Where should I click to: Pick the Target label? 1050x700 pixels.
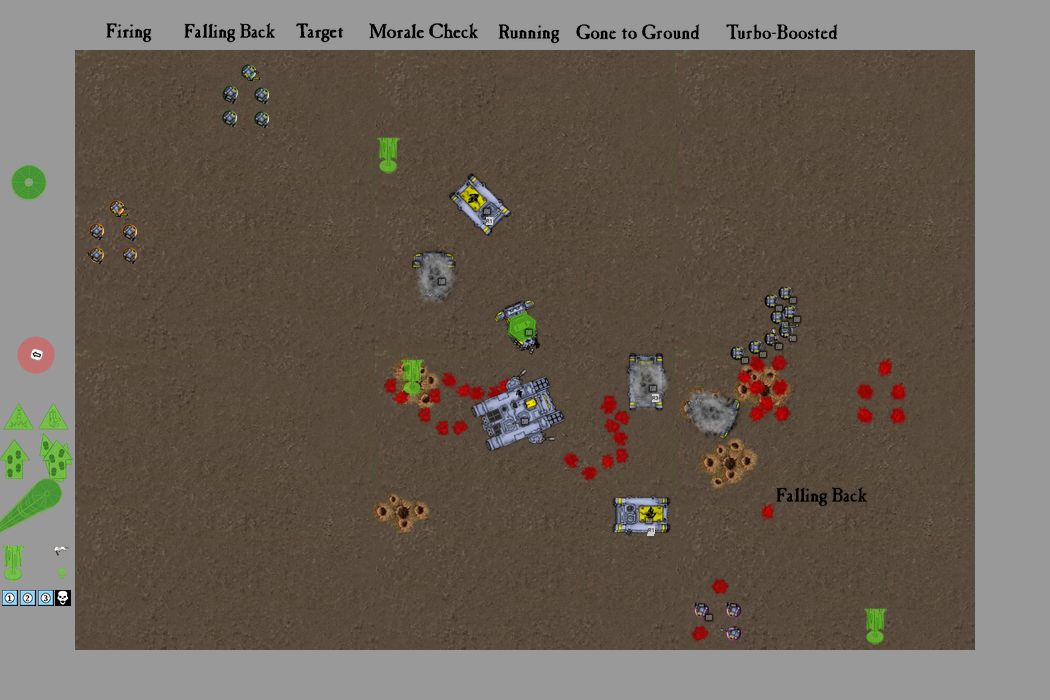pyautogui.click(x=320, y=32)
